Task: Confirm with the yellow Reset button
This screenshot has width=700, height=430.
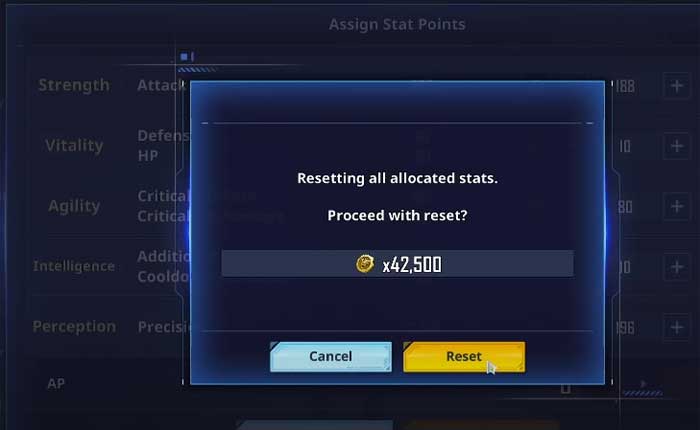Action: (x=464, y=356)
